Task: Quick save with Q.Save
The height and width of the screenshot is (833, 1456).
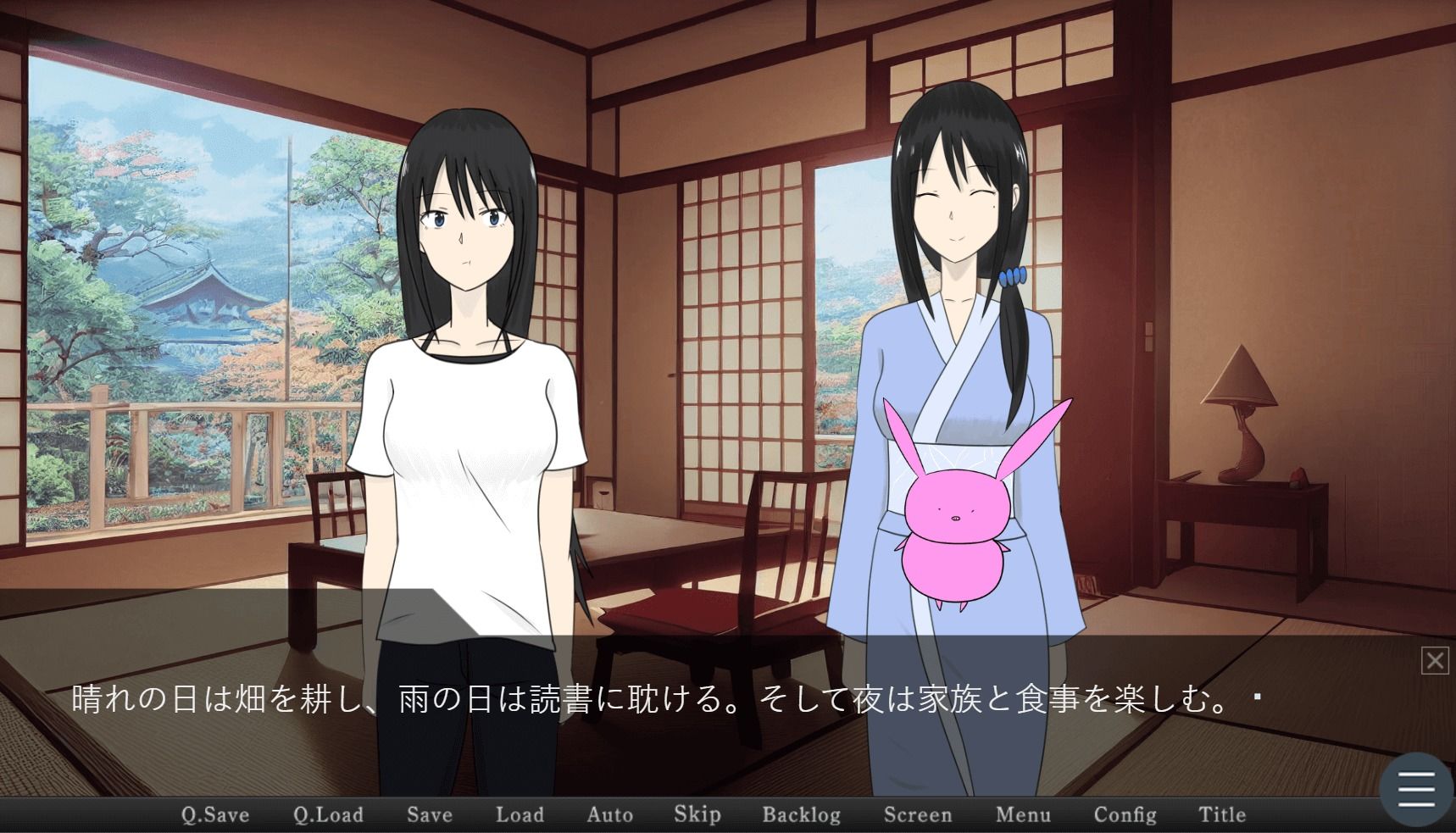Action: coord(215,814)
